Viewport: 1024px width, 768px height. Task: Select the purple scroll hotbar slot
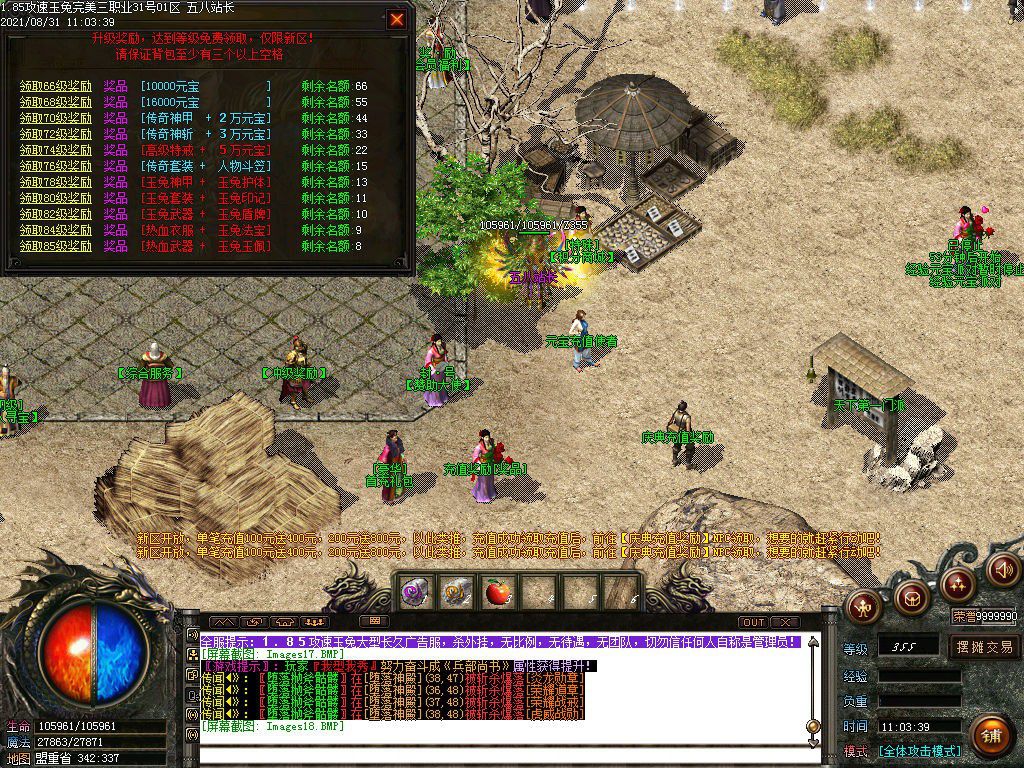point(415,592)
